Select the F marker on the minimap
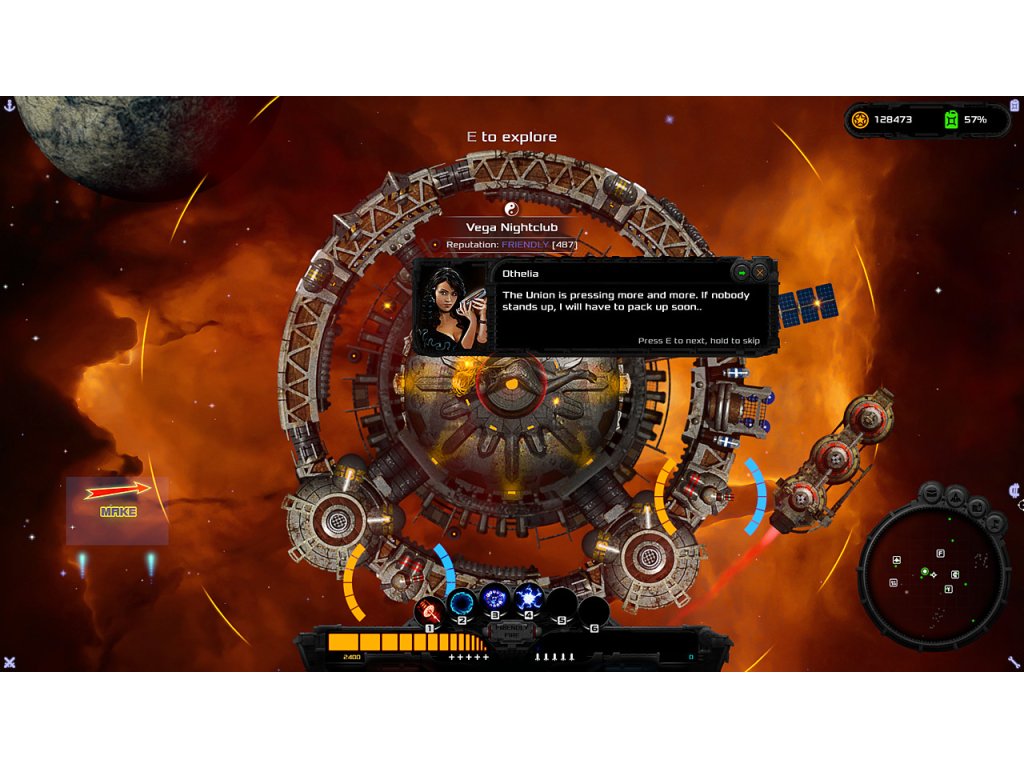This screenshot has width=1024, height=768. point(940,553)
